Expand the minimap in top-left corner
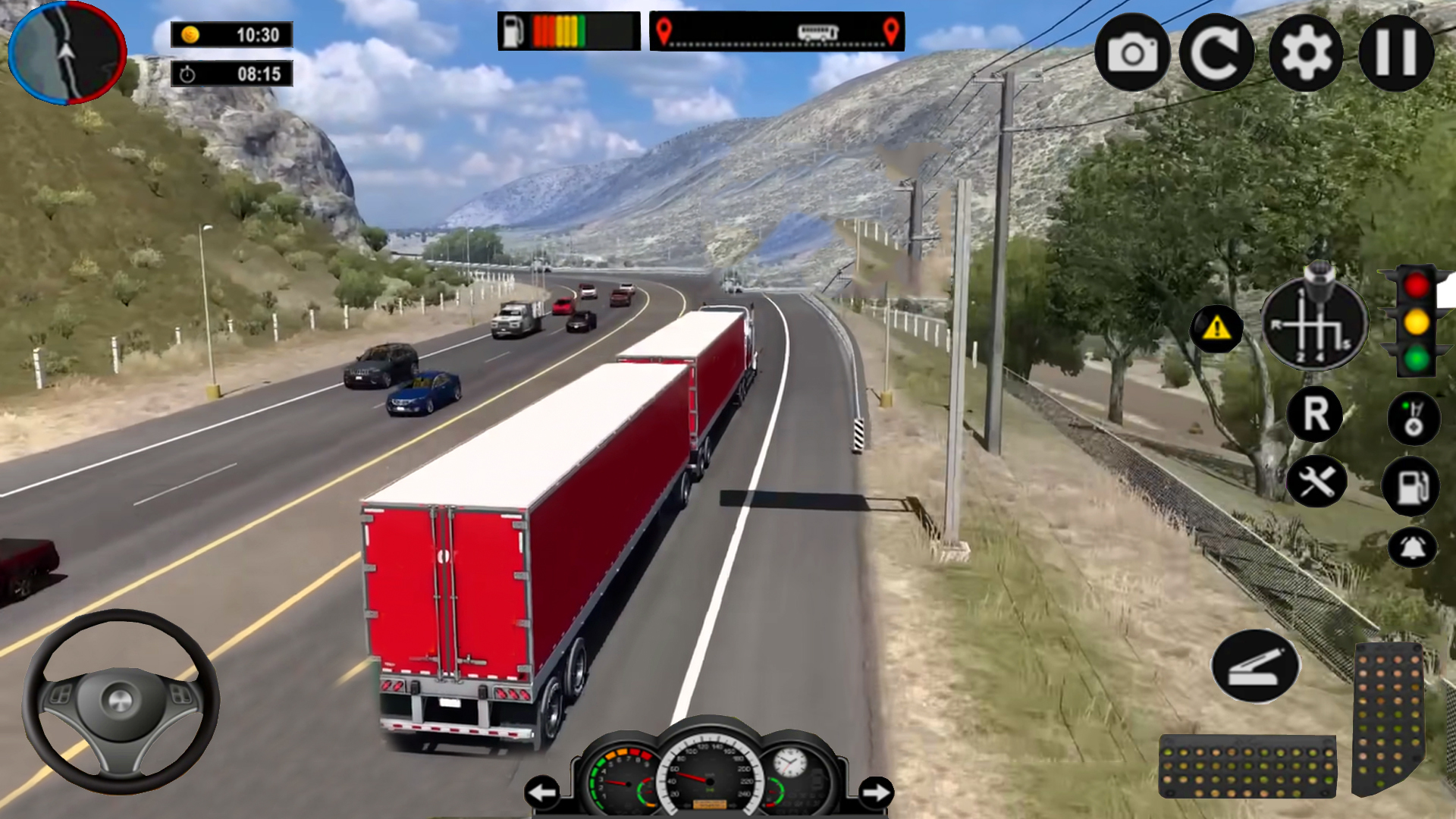1456x819 pixels. pyautogui.click(x=68, y=49)
